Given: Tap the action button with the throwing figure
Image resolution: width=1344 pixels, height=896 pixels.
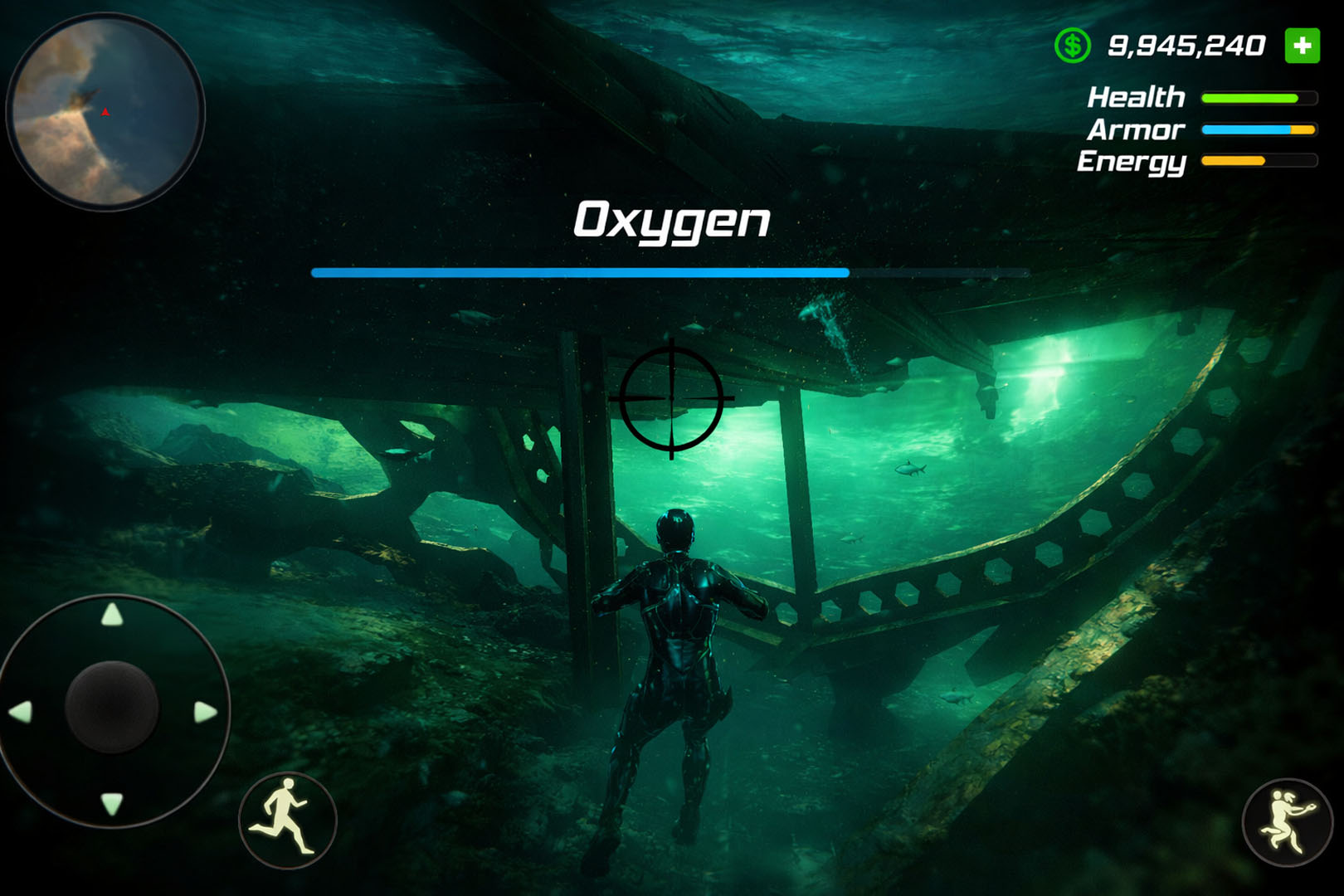Looking at the screenshot, I should [x=1287, y=822].
